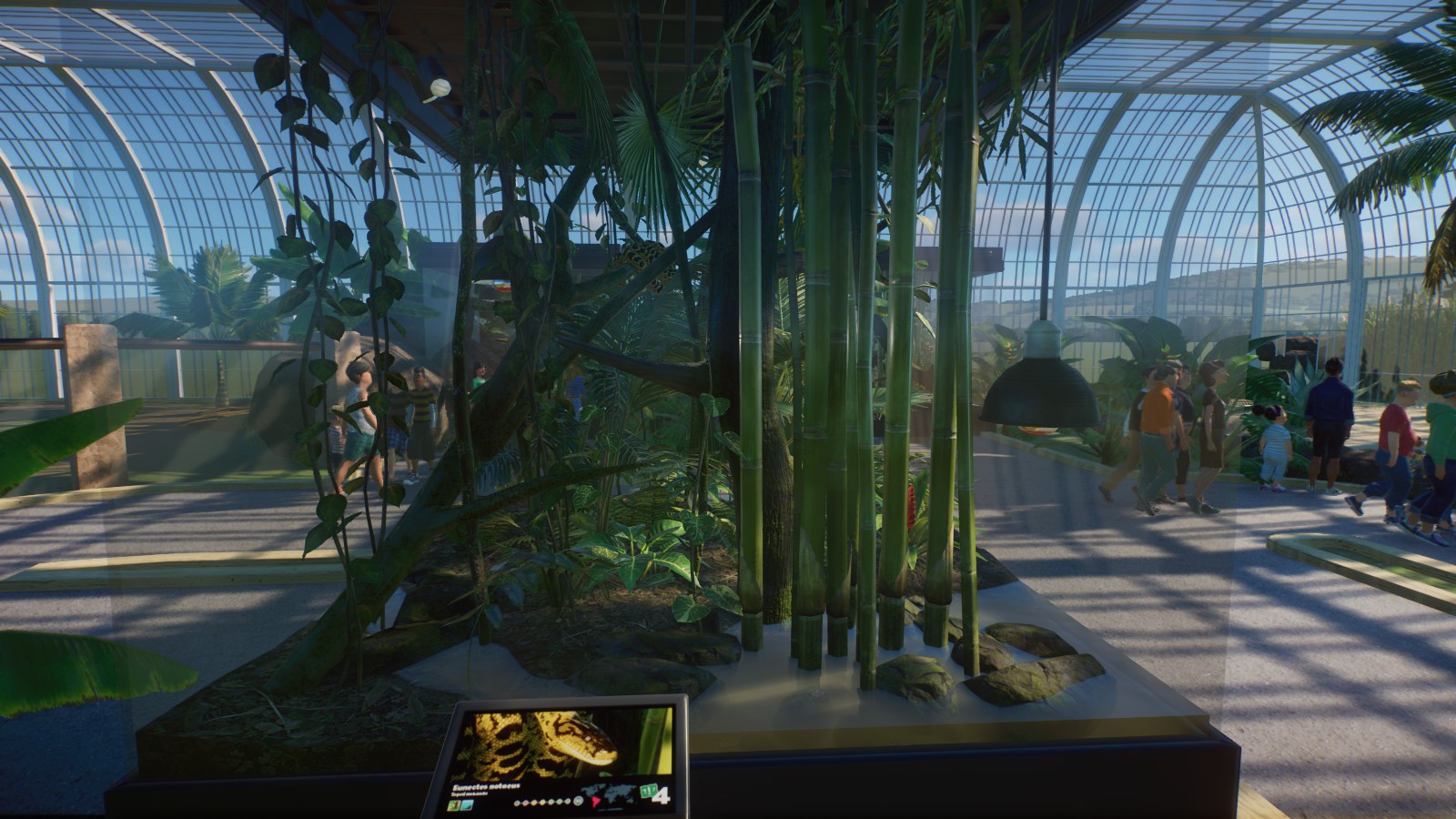1456x819 pixels.
Task: Click the common name text under the species name
Action: point(470,792)
